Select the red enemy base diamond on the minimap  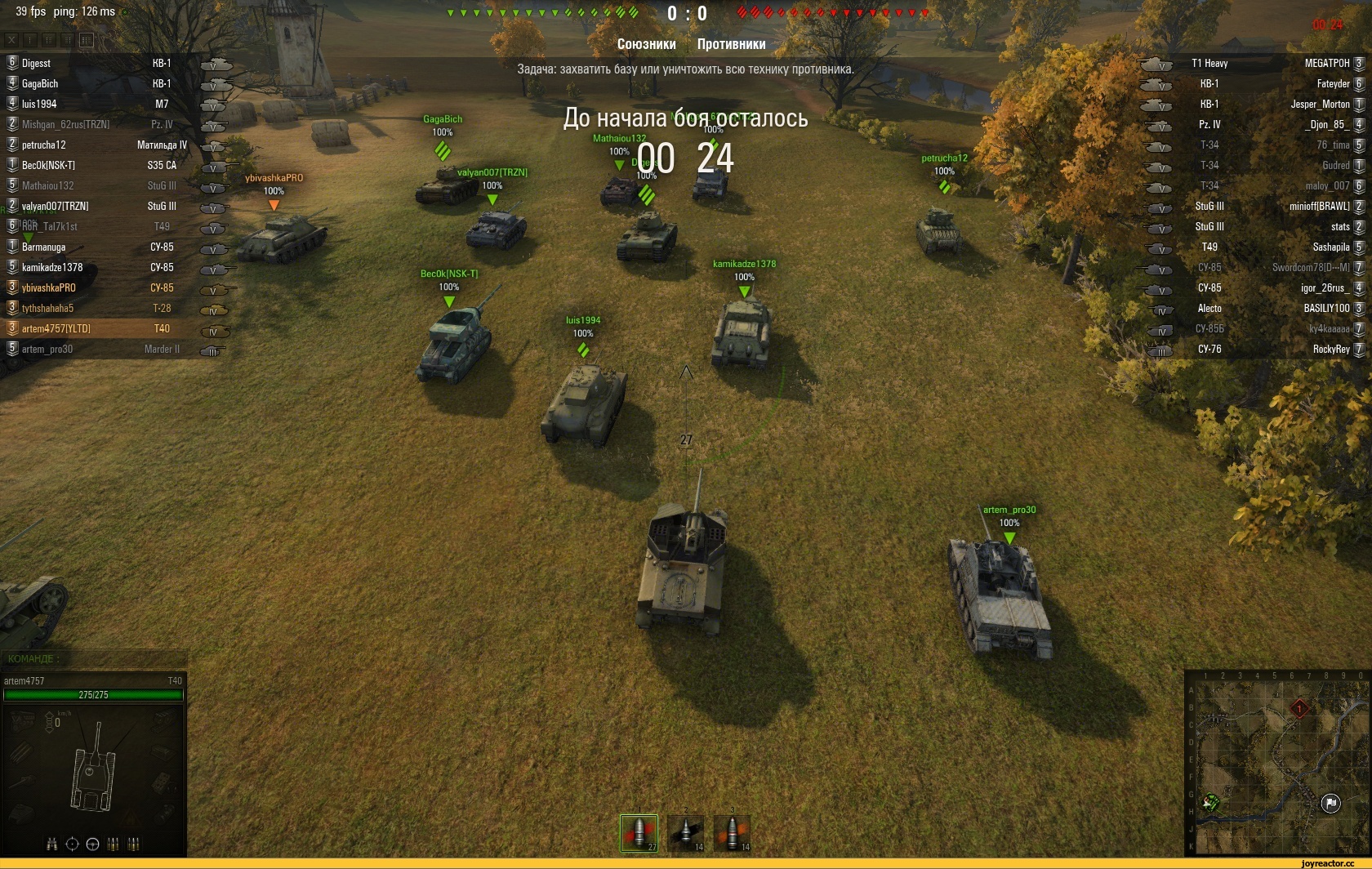pos(1299,708)
